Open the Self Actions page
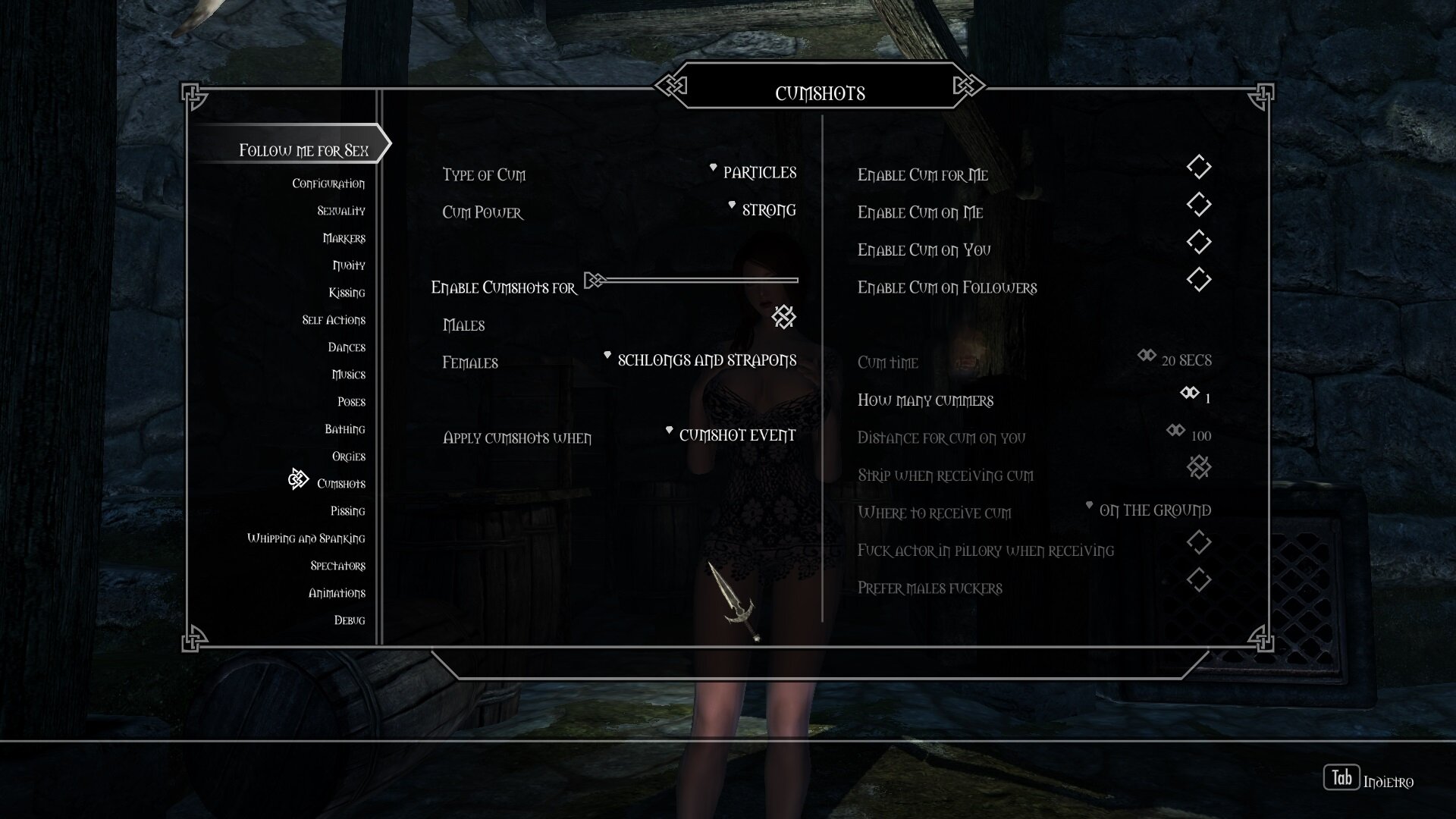The width and height of the screenshot is (1456, 819). pyautogui.click(x=334, y=320)
